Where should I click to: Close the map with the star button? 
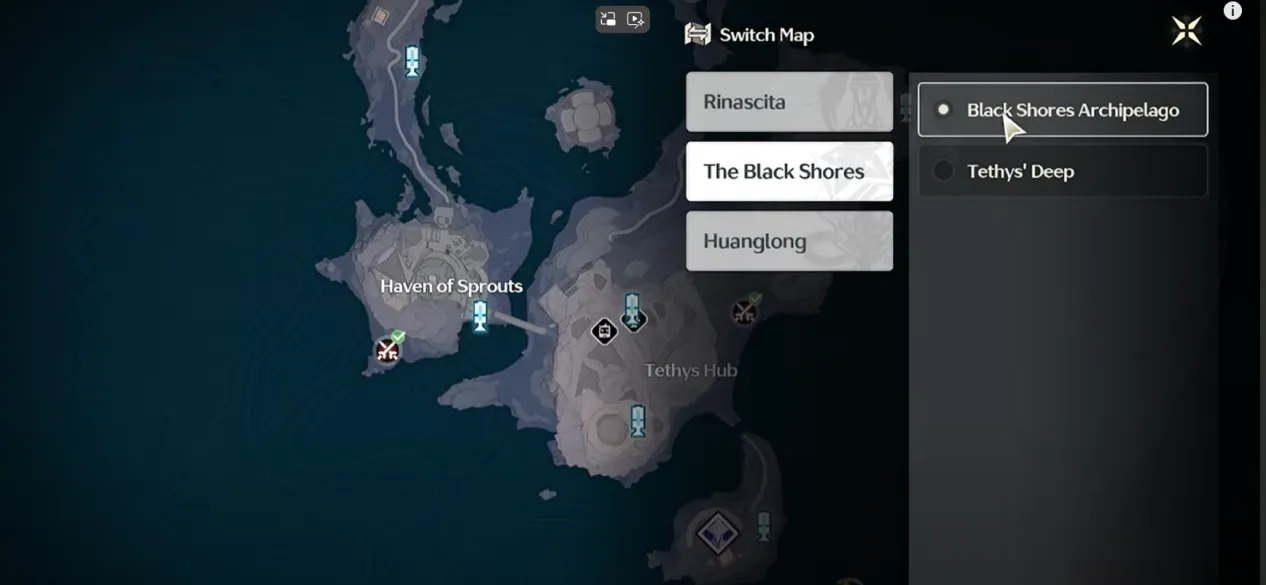pyautogui.click(x=1186, y=31)
